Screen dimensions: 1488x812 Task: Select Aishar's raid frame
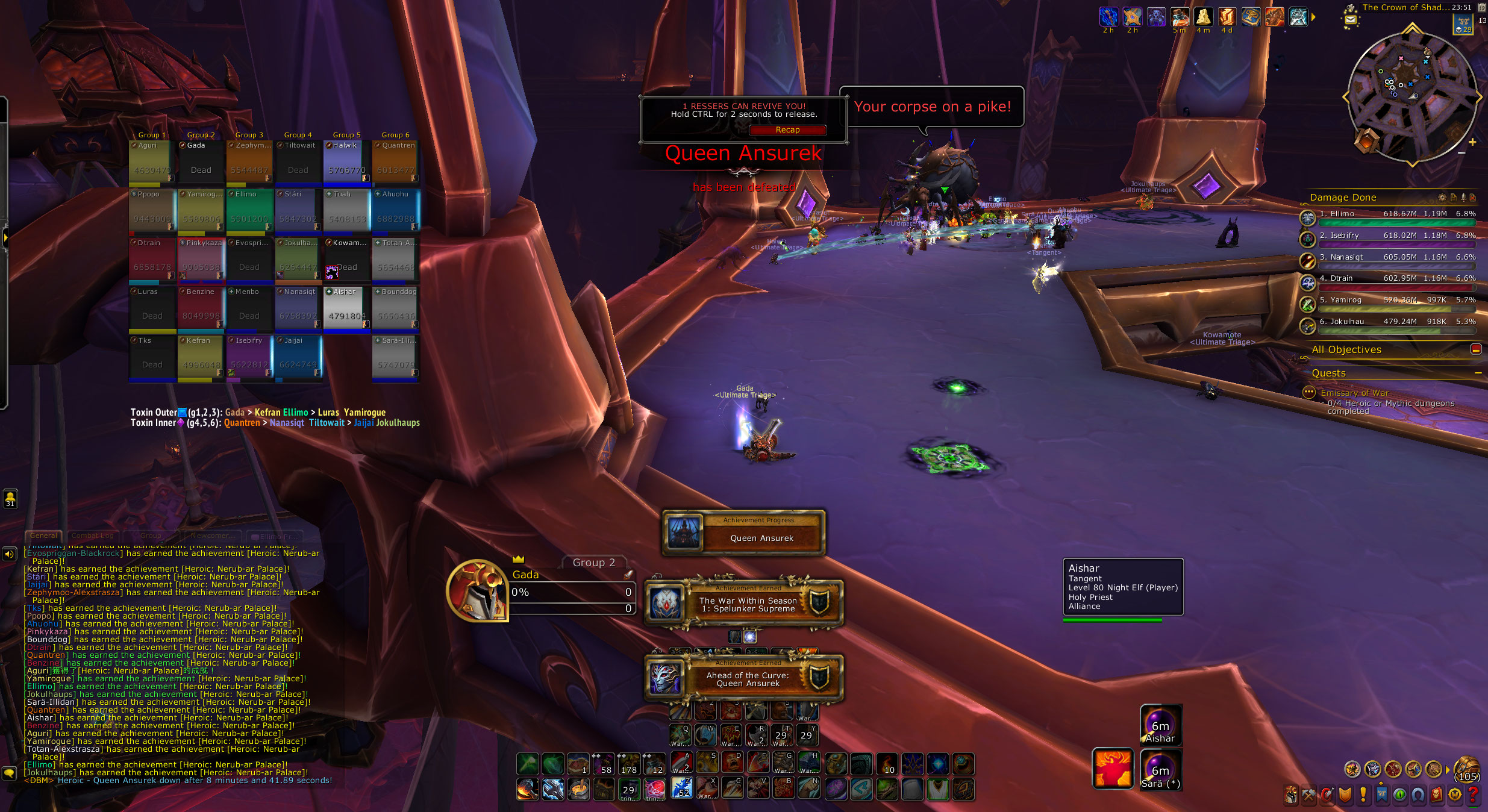coord(346,310)
